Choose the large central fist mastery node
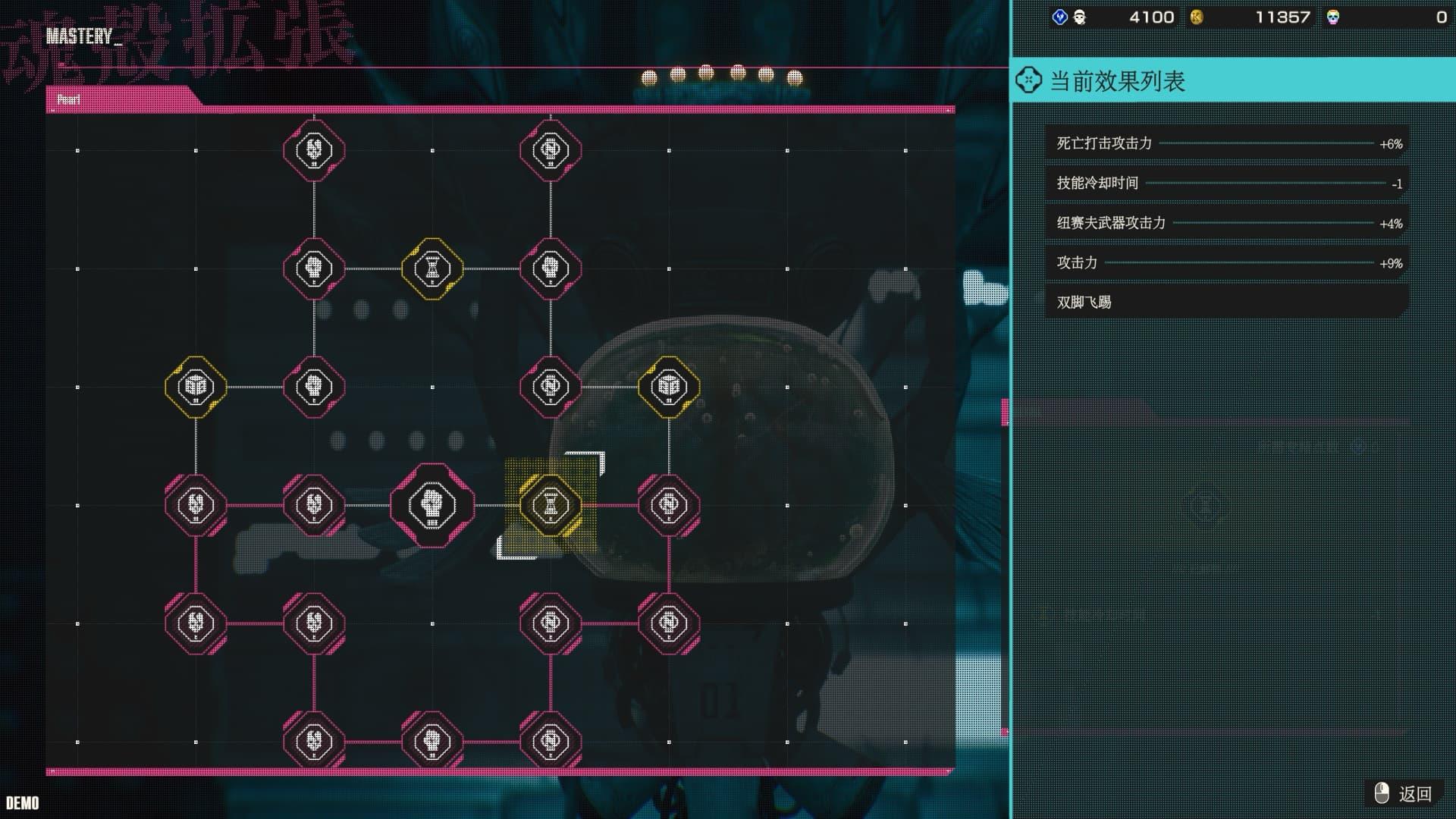The height and width of the screenshot is (819, 1456). tap(432, 505)
